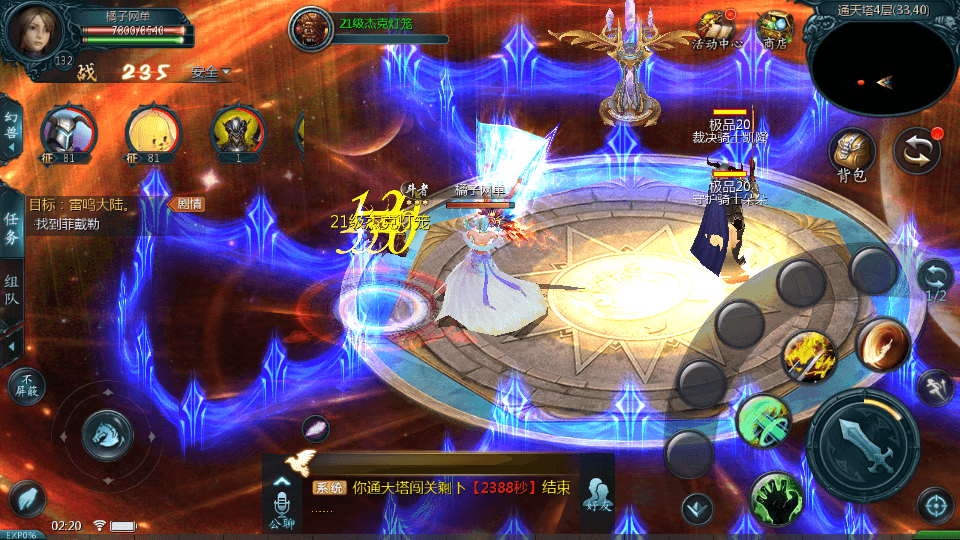
Task: Toggle the 不屏蔽 display filter button
Action: tap(26, 385)
